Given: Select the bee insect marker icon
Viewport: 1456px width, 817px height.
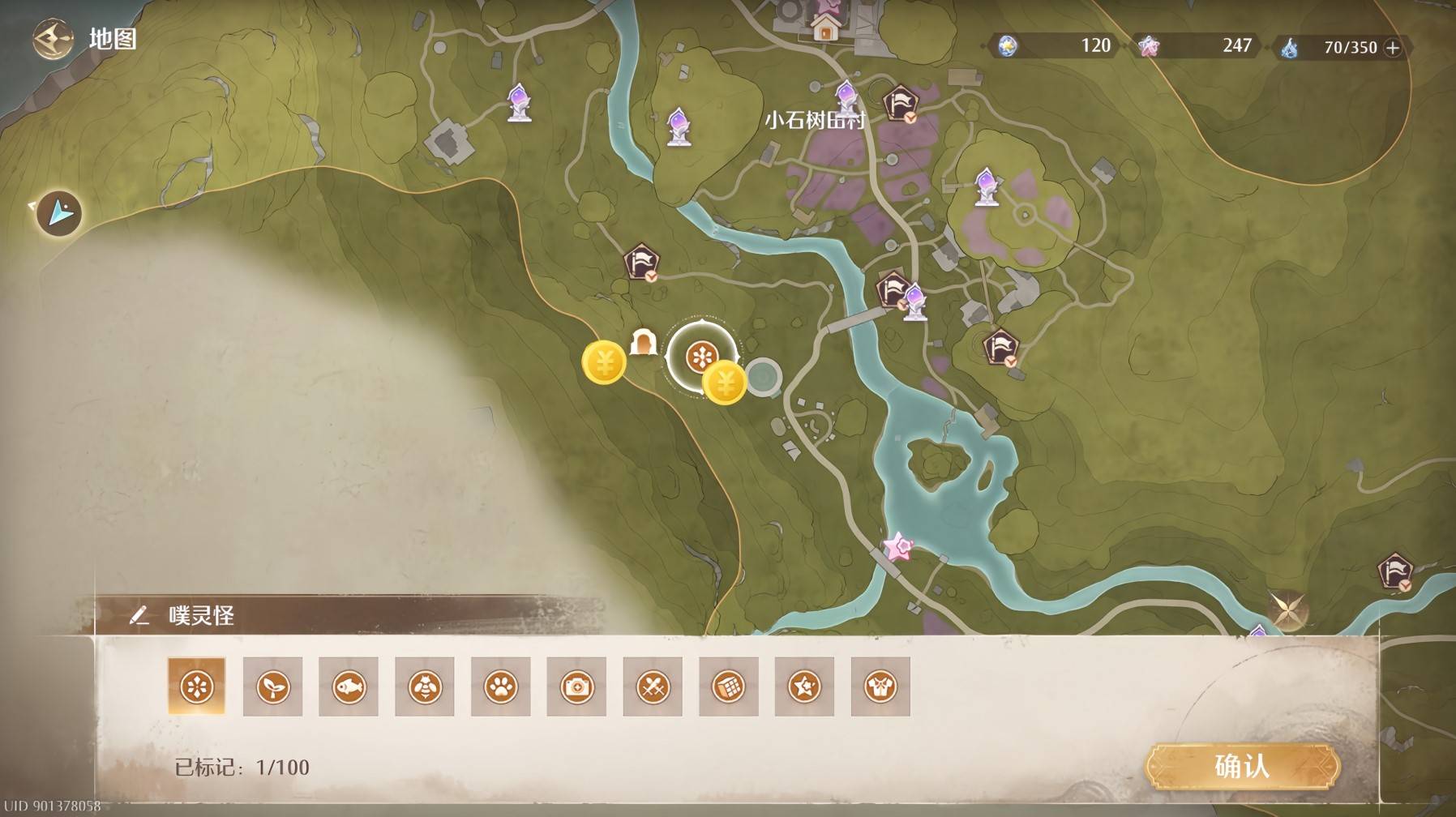Looking at the screenshot, I should [425, 687].
